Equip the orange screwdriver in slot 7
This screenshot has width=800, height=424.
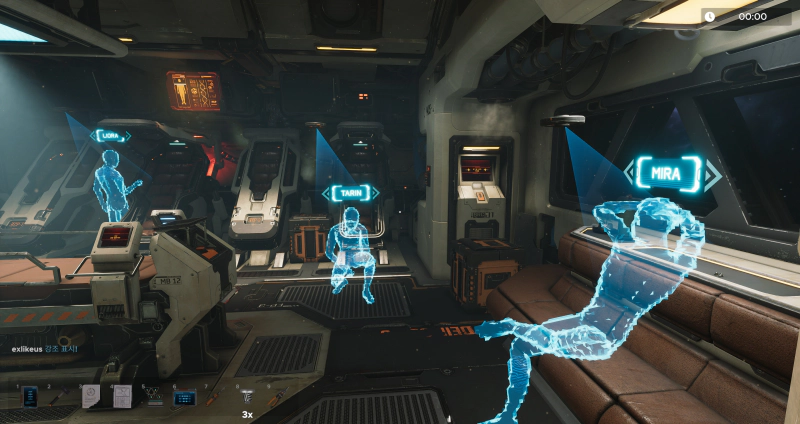coord(216,396)
